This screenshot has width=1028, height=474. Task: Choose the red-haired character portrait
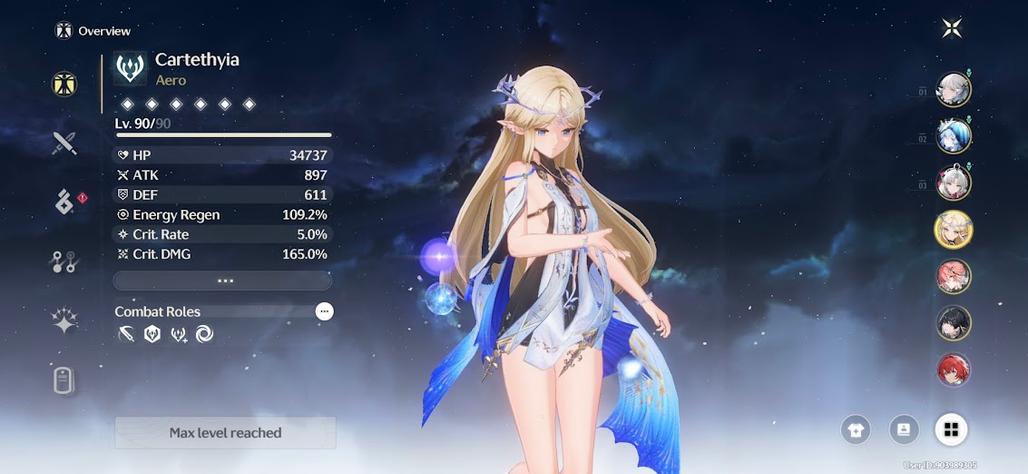[x=953, y=370]
